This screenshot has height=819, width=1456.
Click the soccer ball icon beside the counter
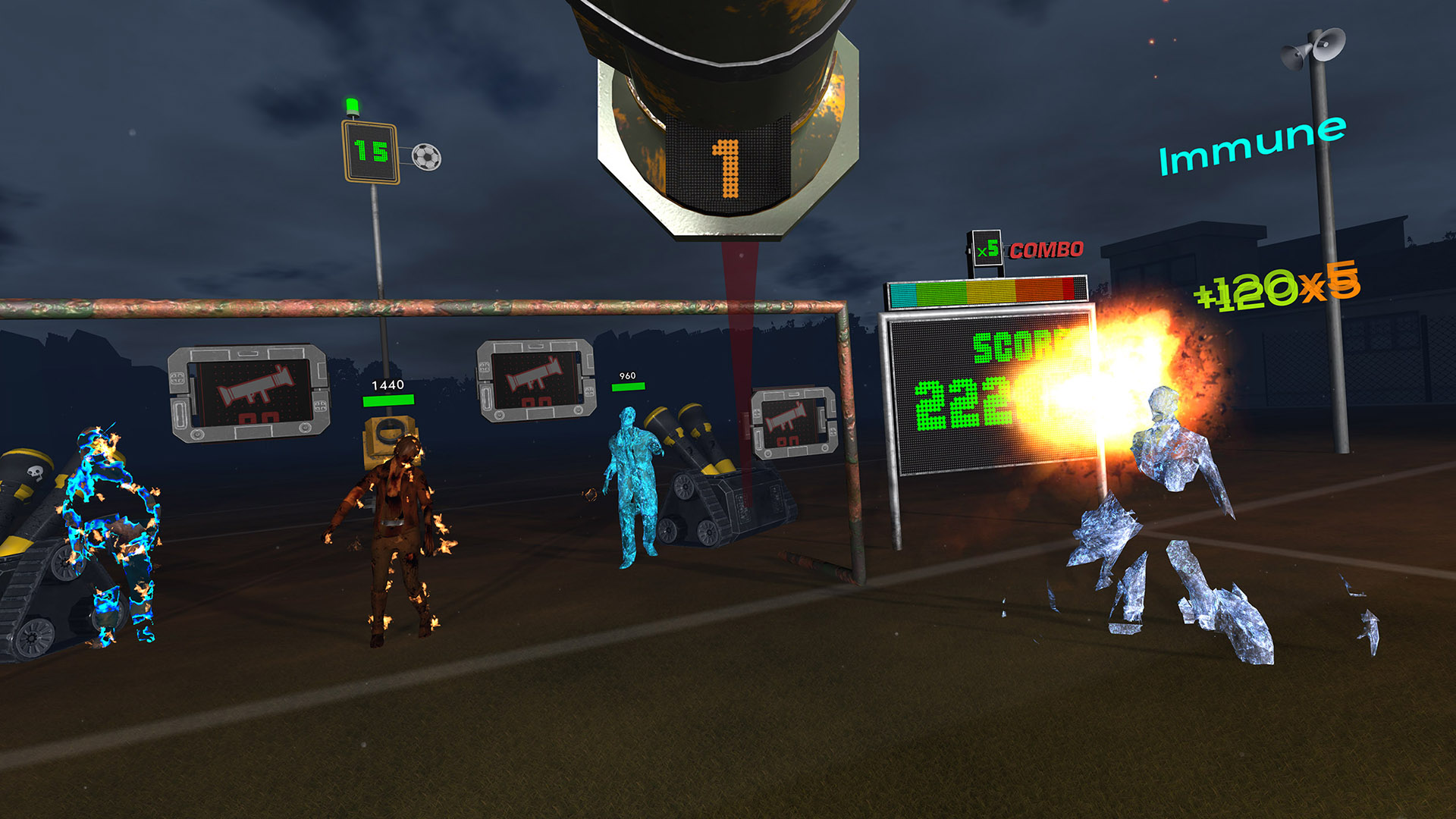[426, 157]
